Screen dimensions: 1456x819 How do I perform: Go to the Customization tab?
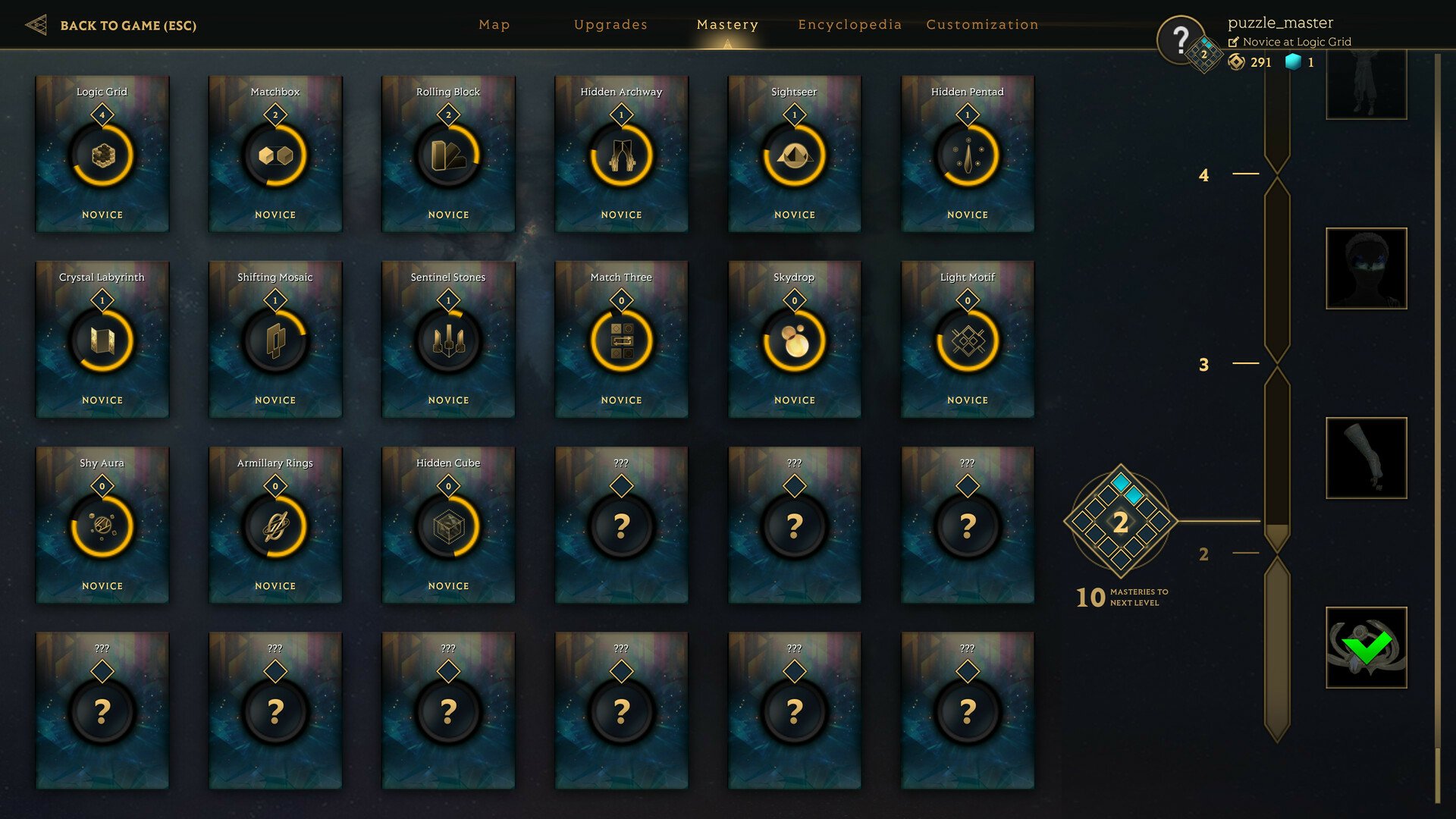click(x=982, y=25)
